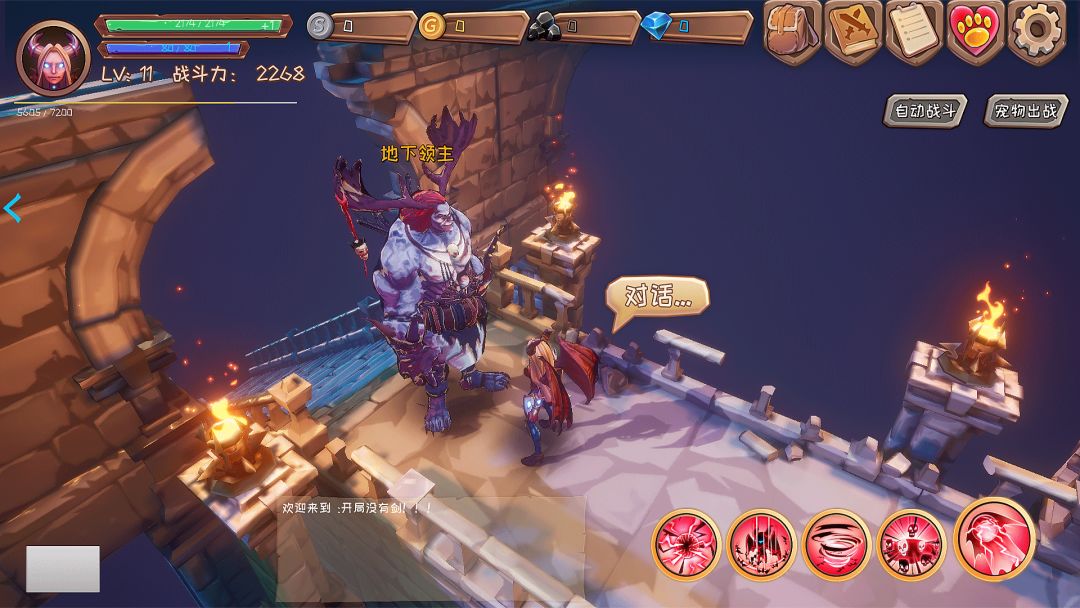Screen dimensions: 1080x608
Task: Open the backpack inventory
Action: (793, 32)
